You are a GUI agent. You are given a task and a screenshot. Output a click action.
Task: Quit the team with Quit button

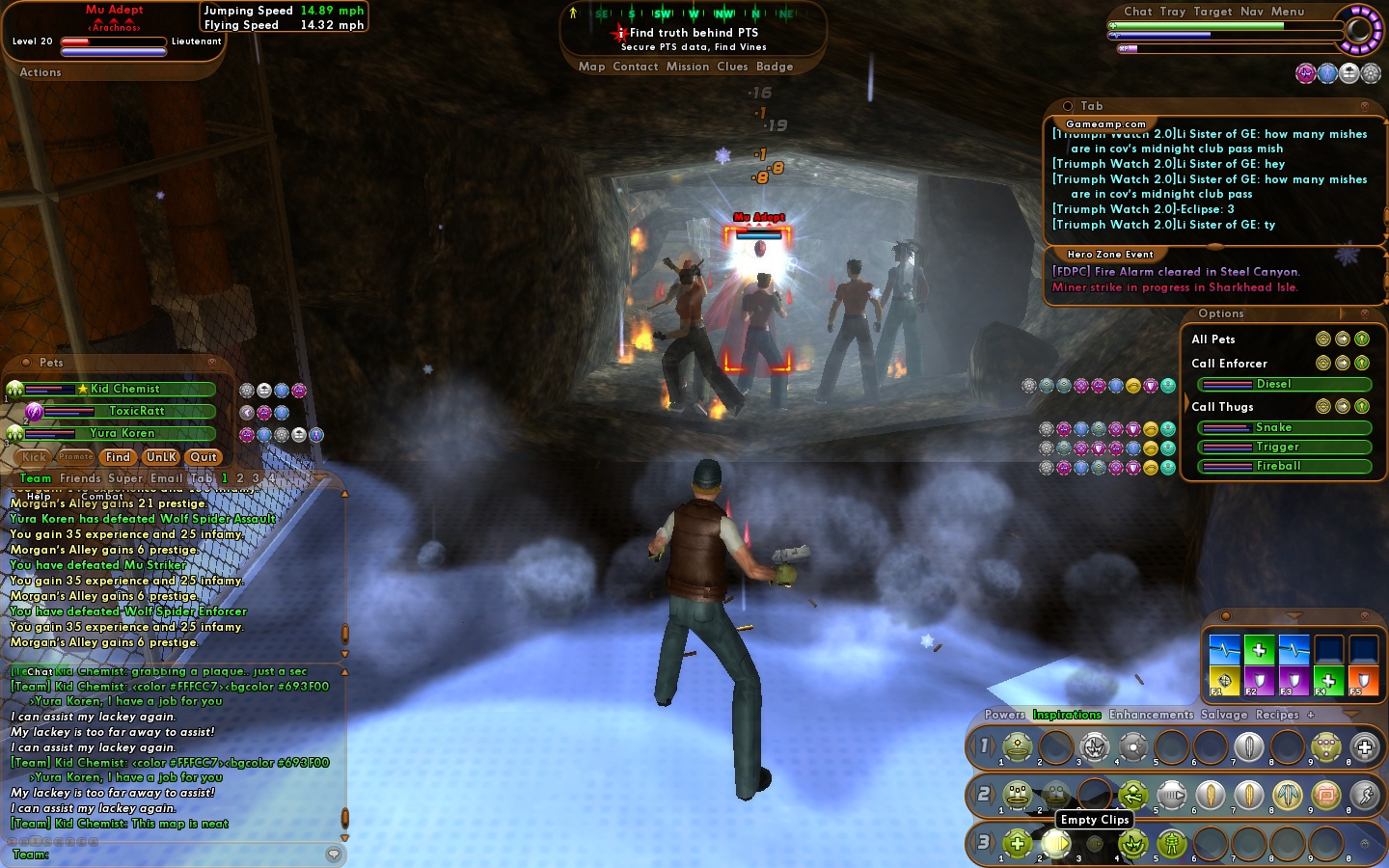204,457
